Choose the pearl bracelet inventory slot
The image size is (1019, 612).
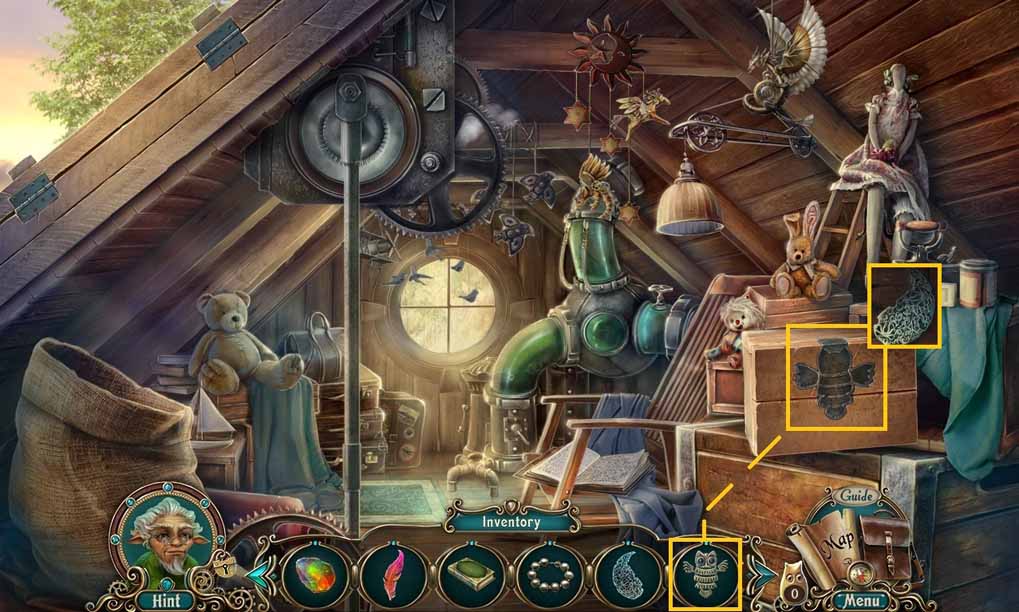(x=548, y=575)
